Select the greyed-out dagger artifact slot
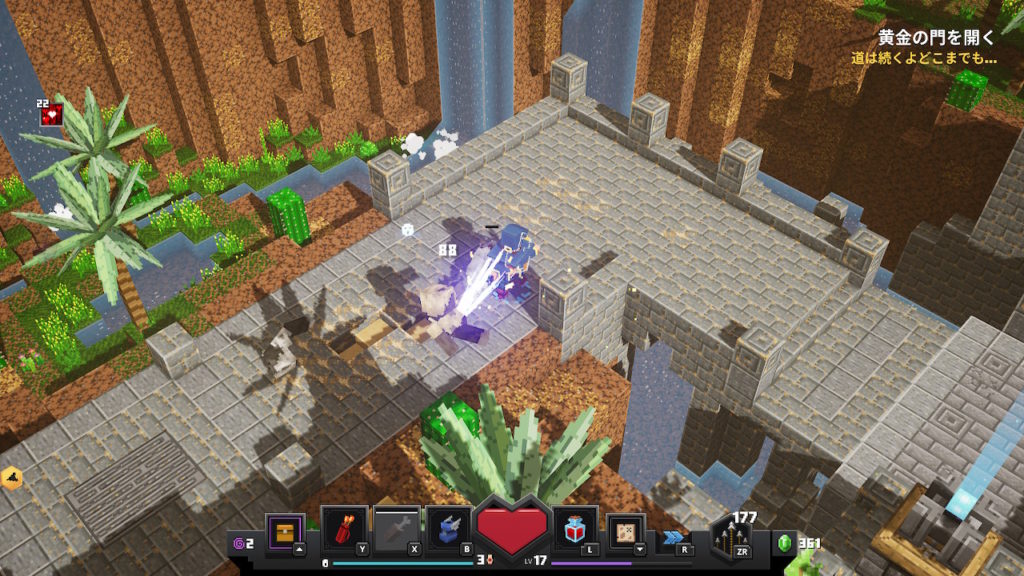 (x=396, y=529)
